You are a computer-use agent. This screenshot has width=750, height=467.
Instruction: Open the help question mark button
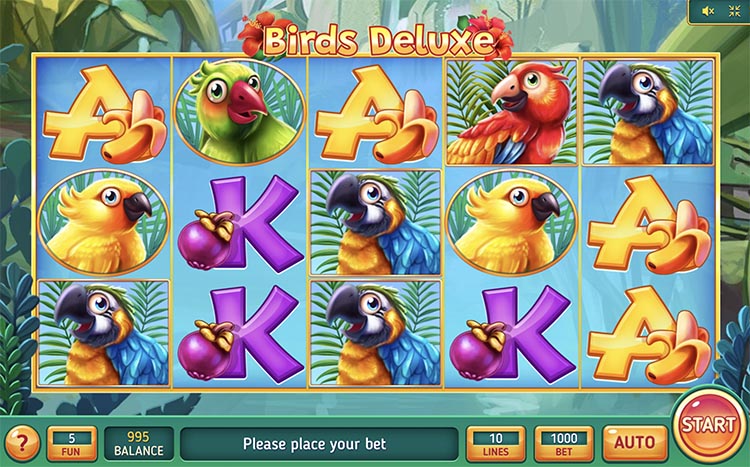(22, 441)
